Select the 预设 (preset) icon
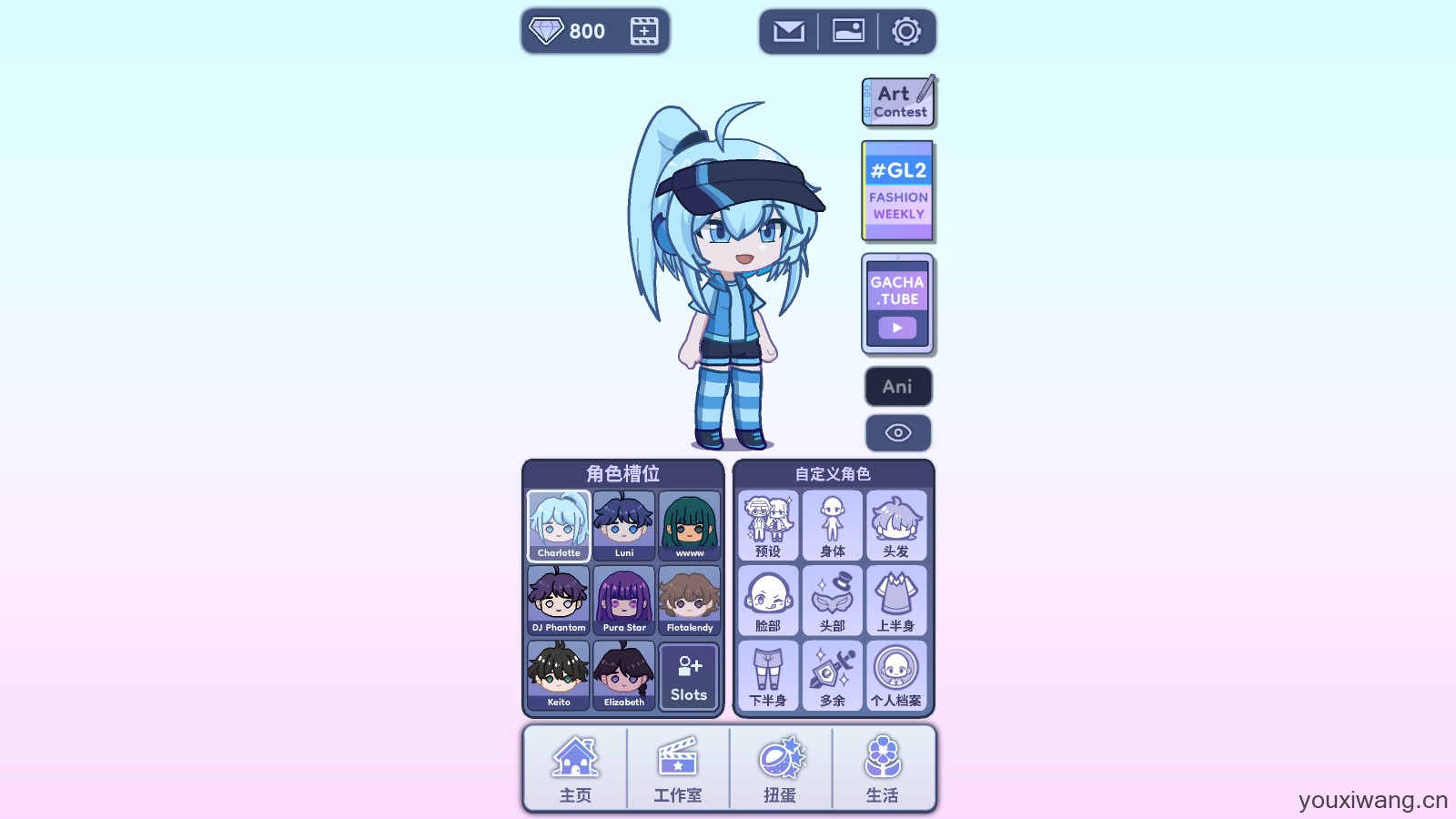1456x819 pixels. pos(770,526)
